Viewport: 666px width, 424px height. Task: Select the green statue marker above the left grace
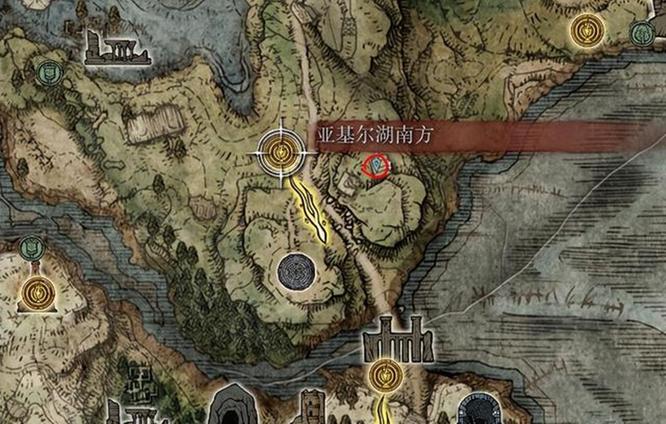click(32, 246)
